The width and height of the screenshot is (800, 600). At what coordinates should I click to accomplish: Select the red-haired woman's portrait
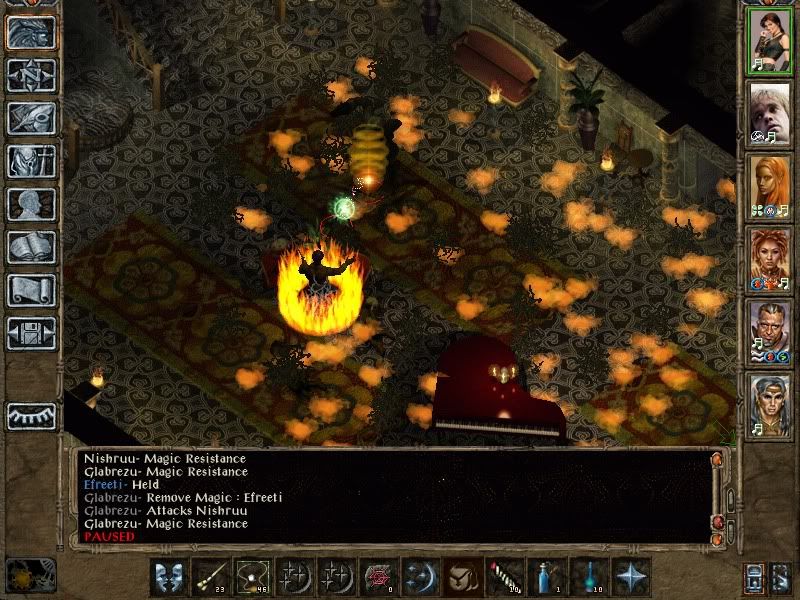(x=769, y=259)
